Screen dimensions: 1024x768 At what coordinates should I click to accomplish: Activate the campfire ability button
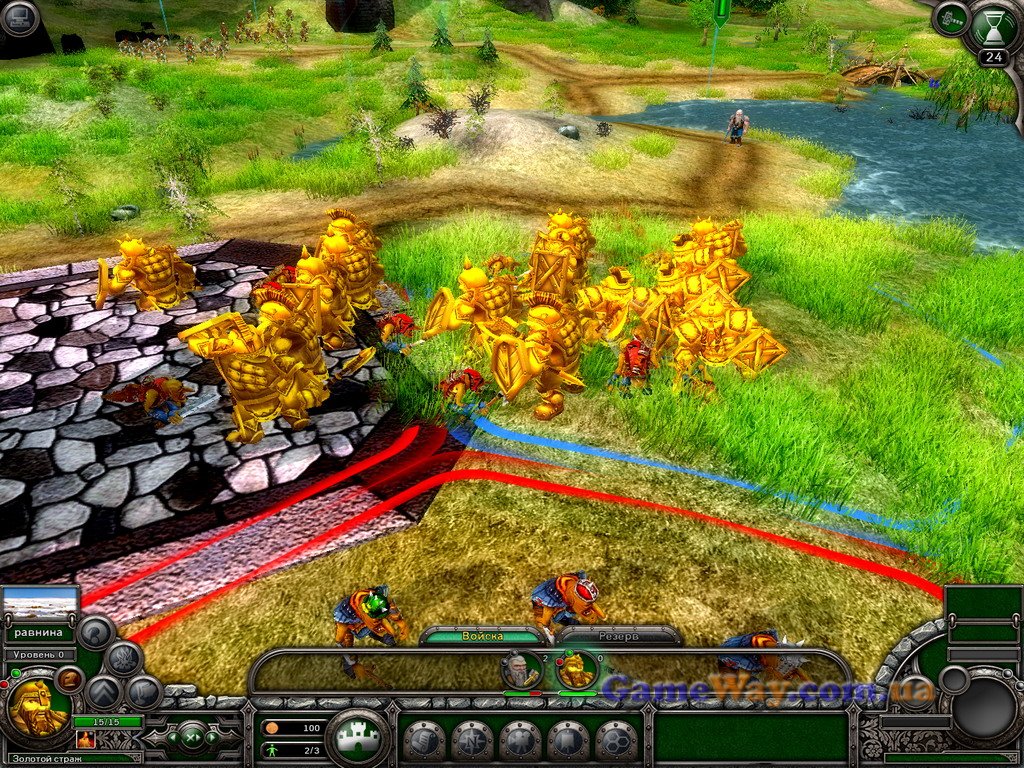pyautogui.click(x=124, y=658)
